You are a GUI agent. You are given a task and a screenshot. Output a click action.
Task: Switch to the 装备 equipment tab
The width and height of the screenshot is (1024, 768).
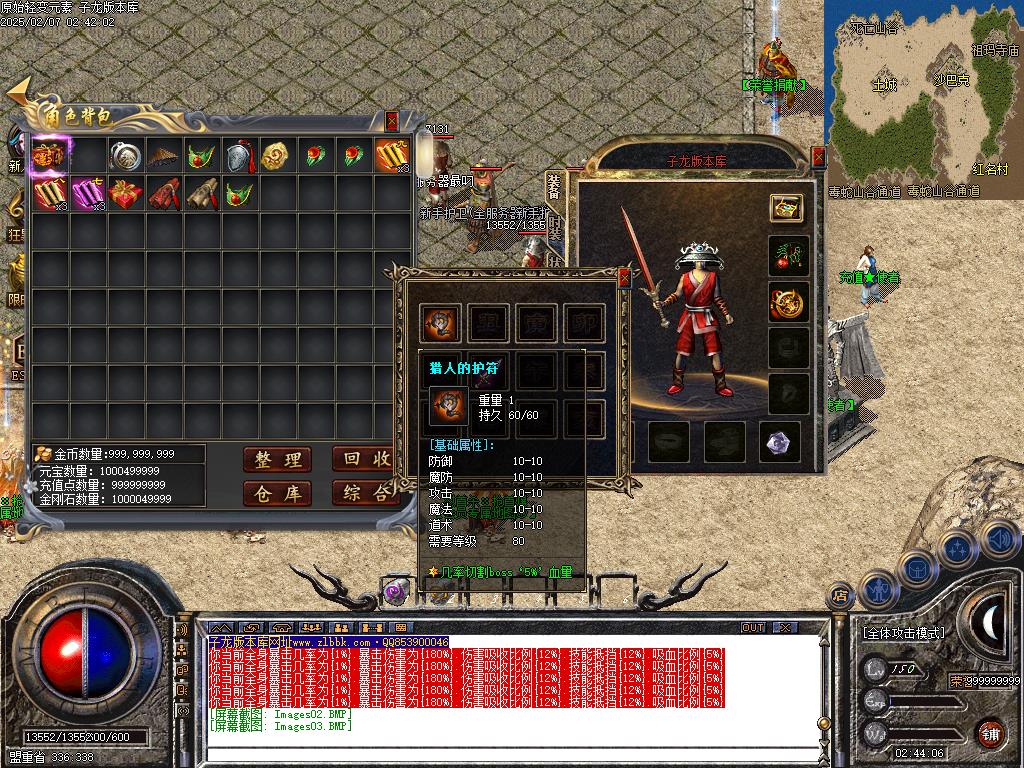pyautogui.click(x=555, y=187)
